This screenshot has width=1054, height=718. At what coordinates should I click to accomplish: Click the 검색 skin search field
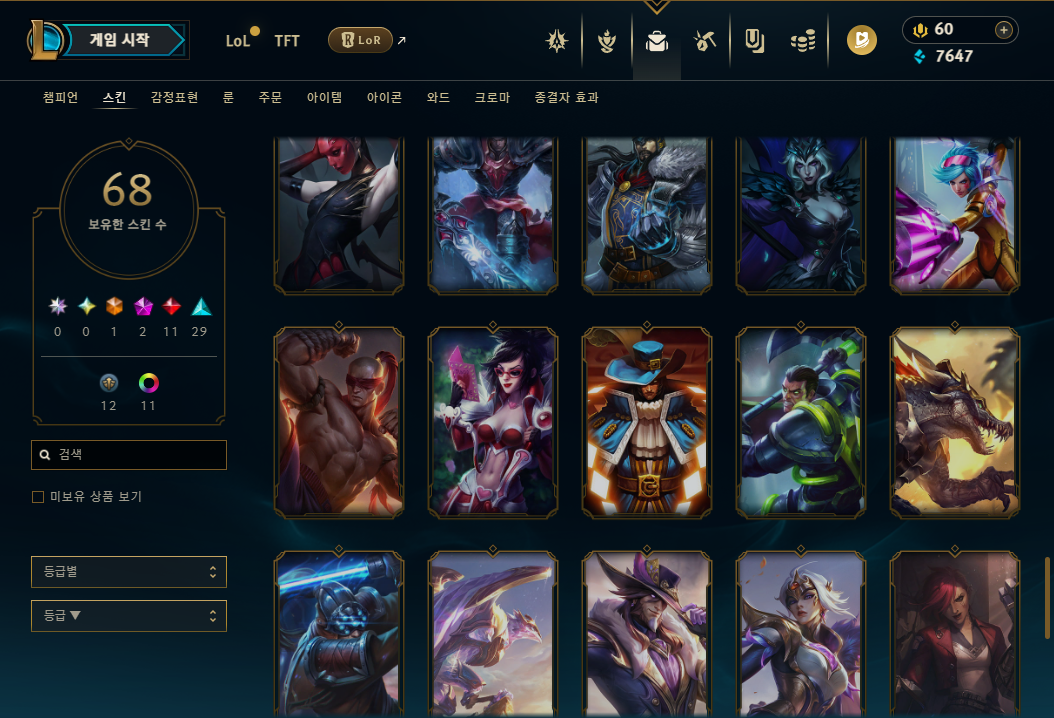(129, 455)
